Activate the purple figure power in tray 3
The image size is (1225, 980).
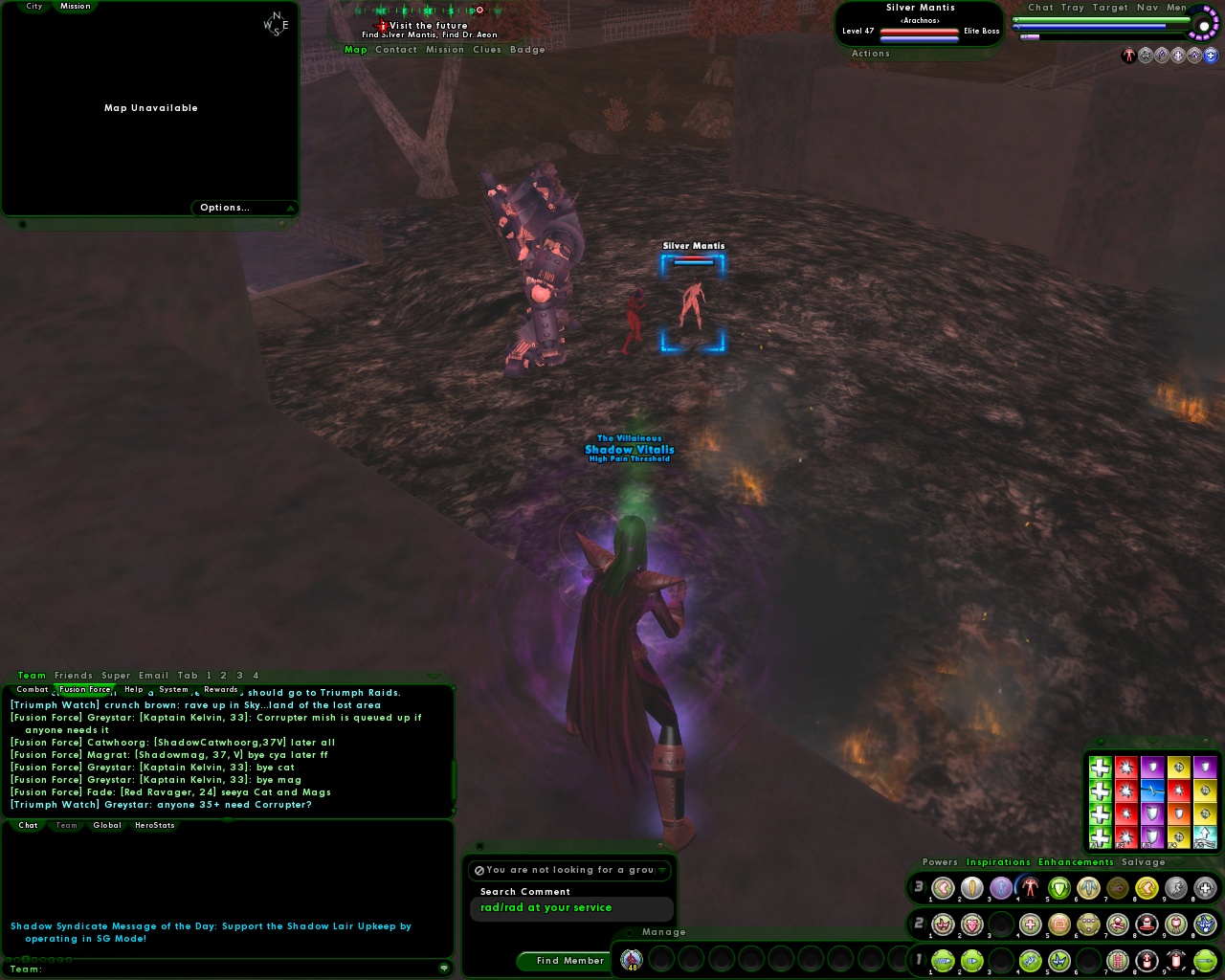[1000, 888]
